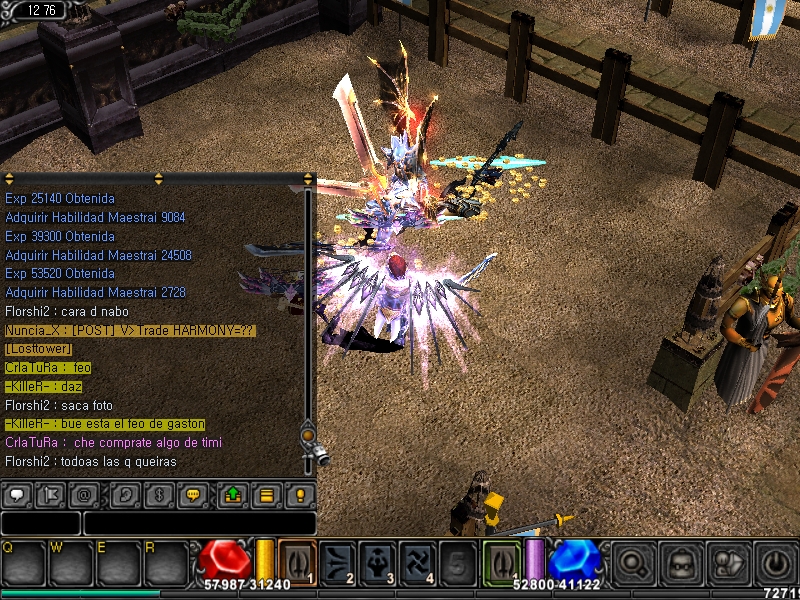Click the yellow exclamation mark button
Image resolution: width=800 pixels, height=600 pixels.
(x=299, y=494)
